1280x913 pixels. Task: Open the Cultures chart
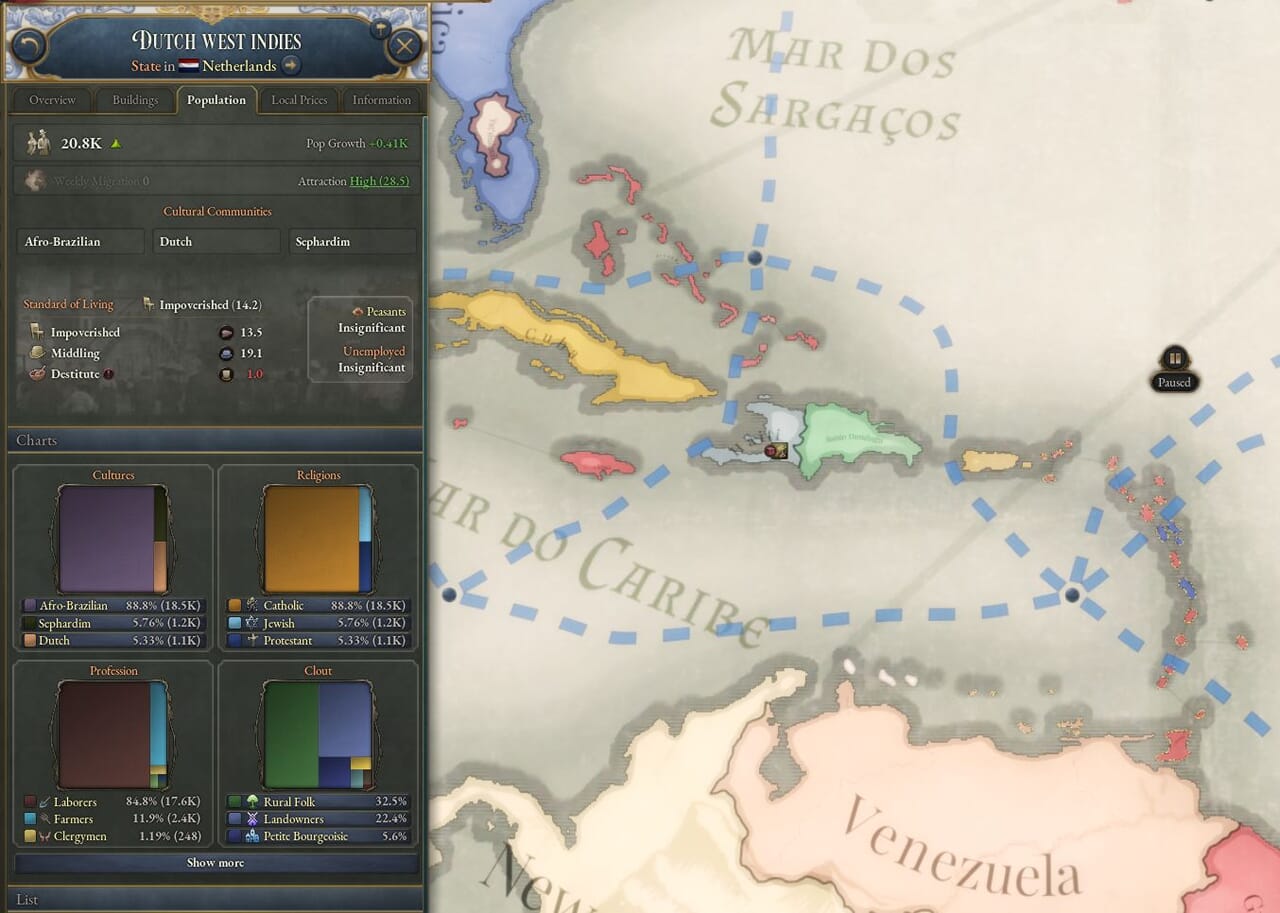pyautogui.click(x=113, y=539)
